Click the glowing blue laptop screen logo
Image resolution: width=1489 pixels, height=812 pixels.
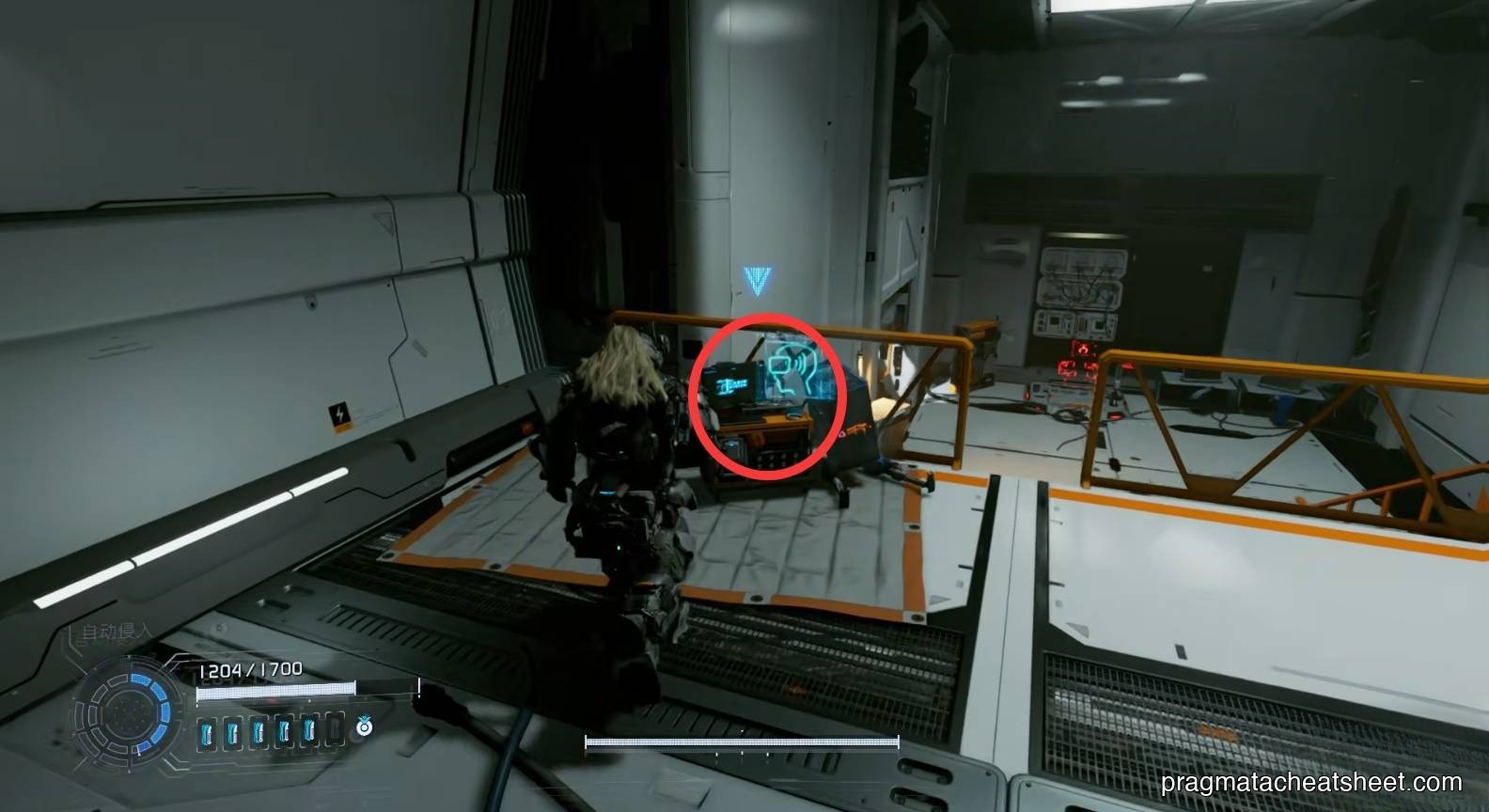click(x=732, y=384)
